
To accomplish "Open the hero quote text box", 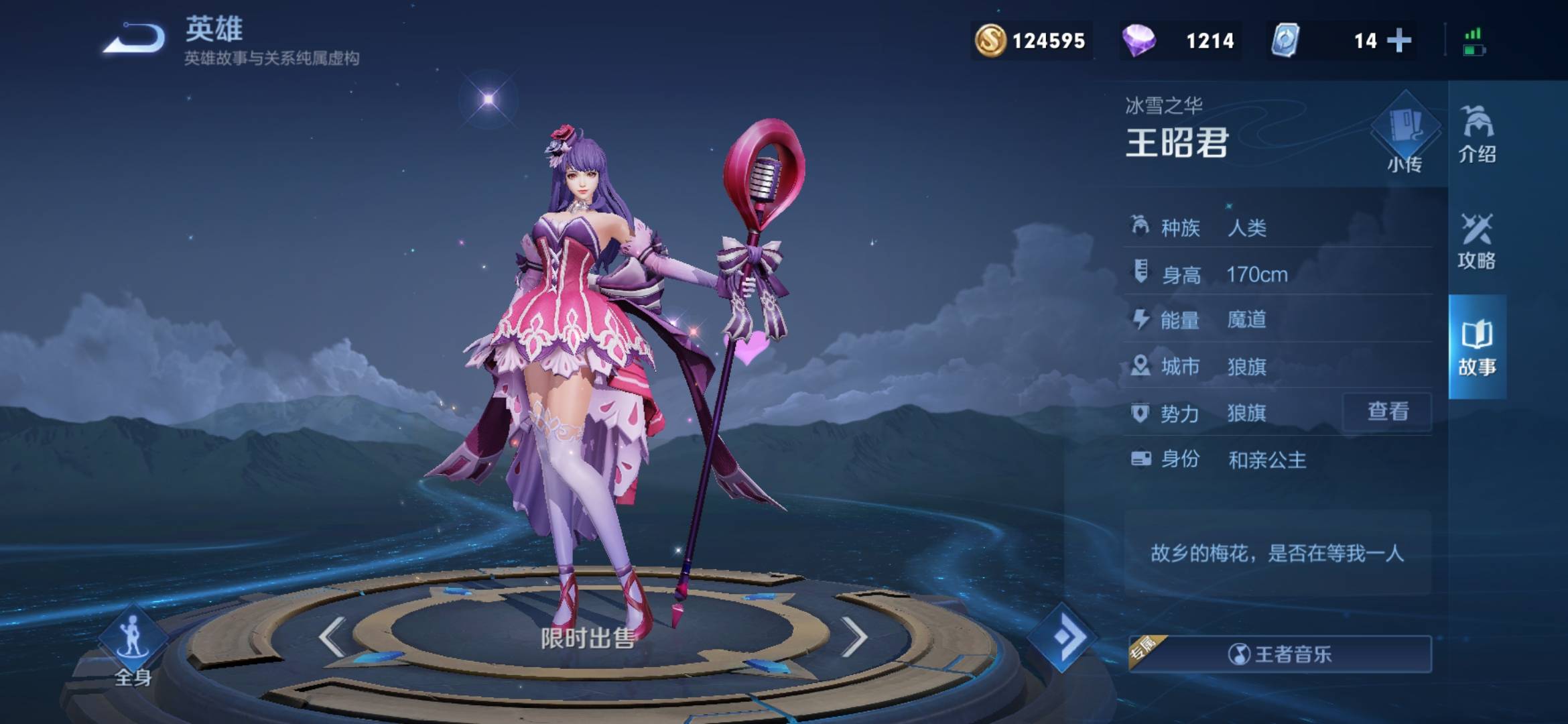I will coord(1277,553).
